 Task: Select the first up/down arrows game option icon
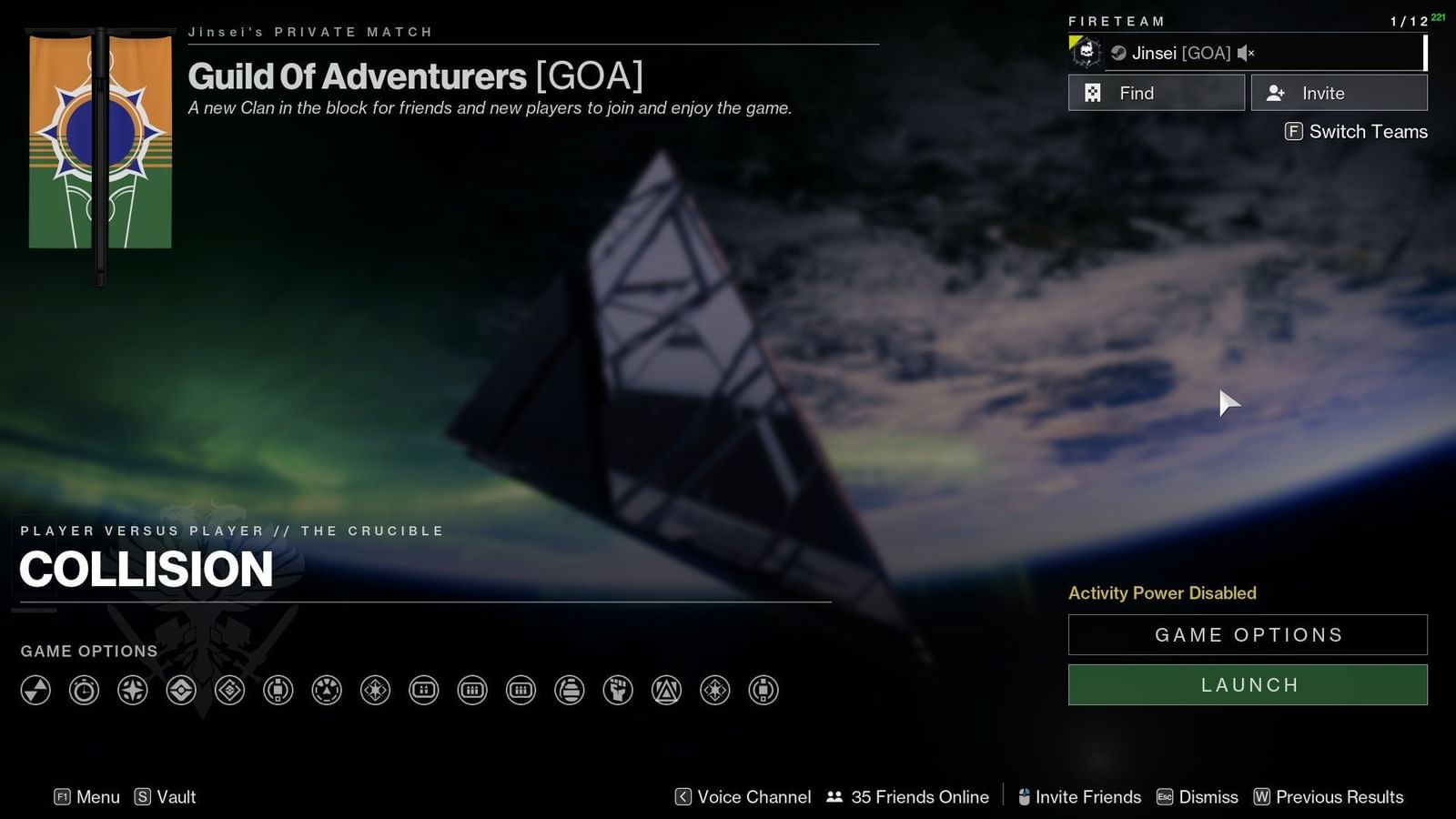click(x=35, y=691)
